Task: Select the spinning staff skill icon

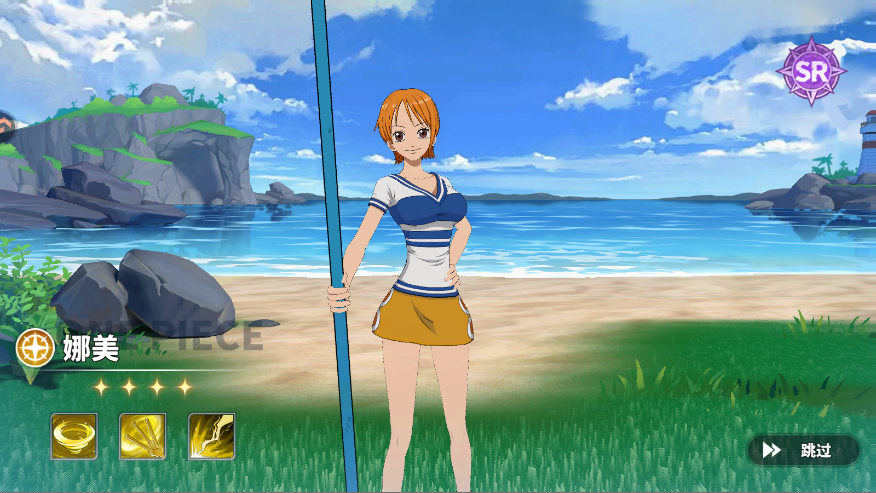Action: (142, 436)
